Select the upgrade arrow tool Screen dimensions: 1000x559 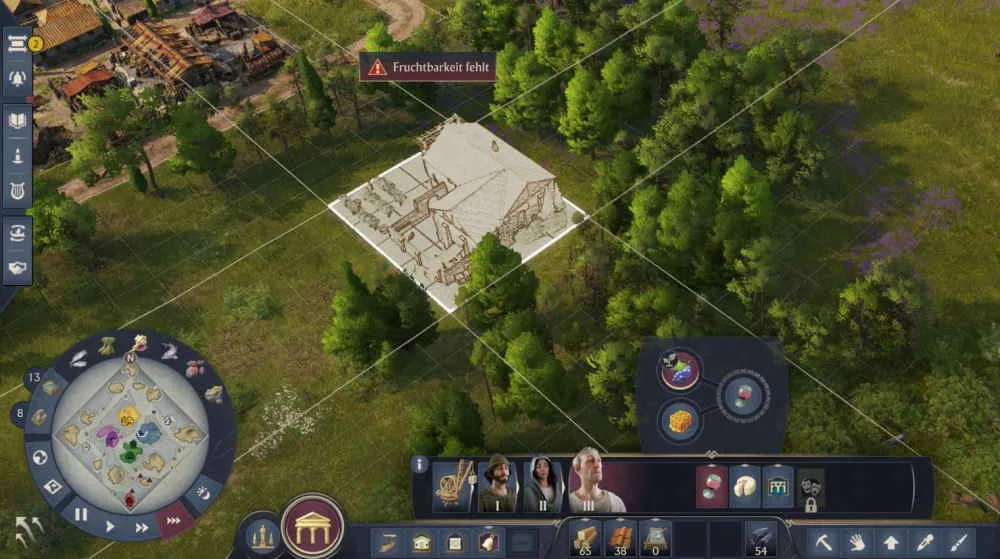890,543
